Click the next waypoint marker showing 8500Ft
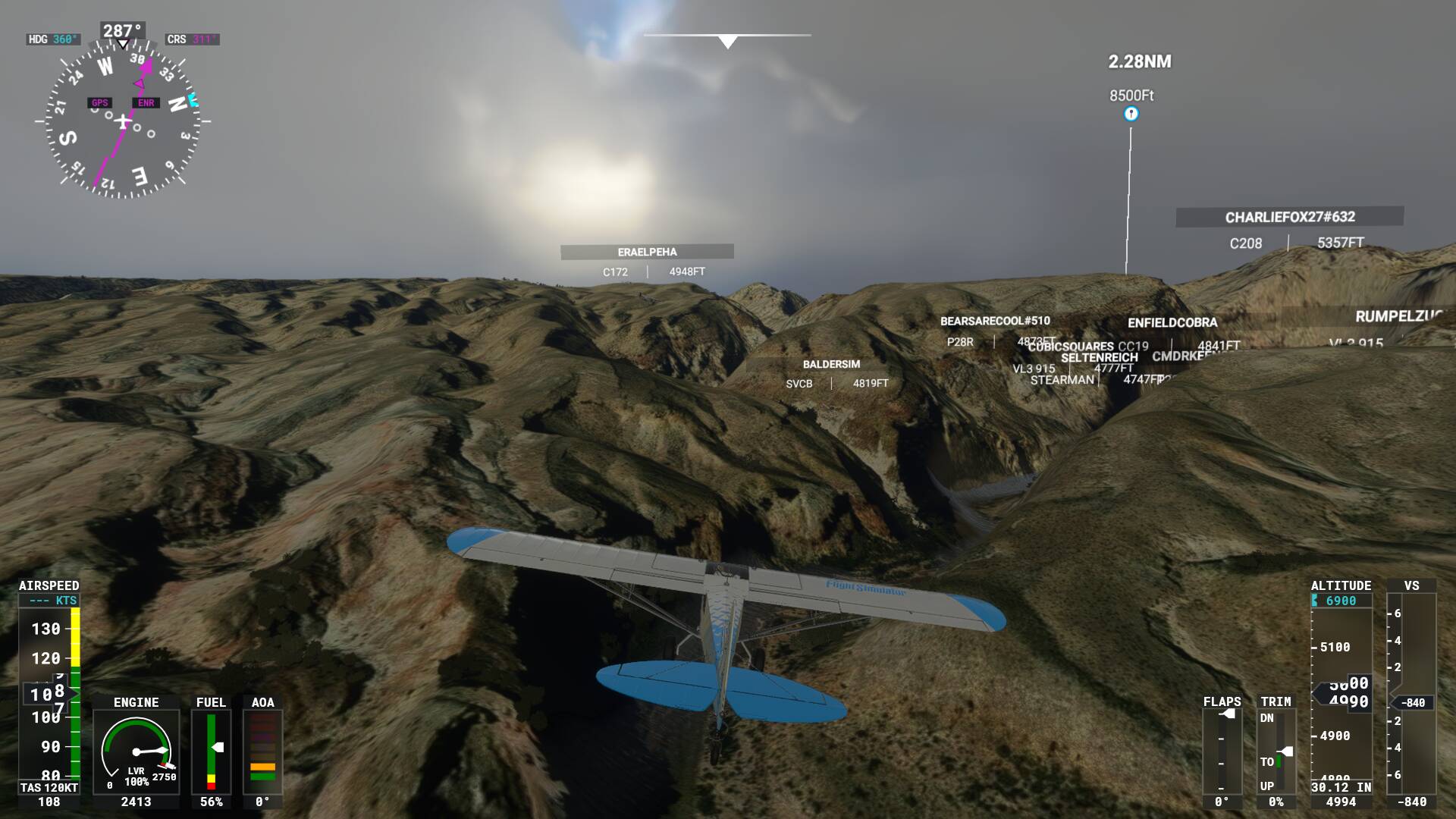 pyautogui.click(x=1131, y=112)
